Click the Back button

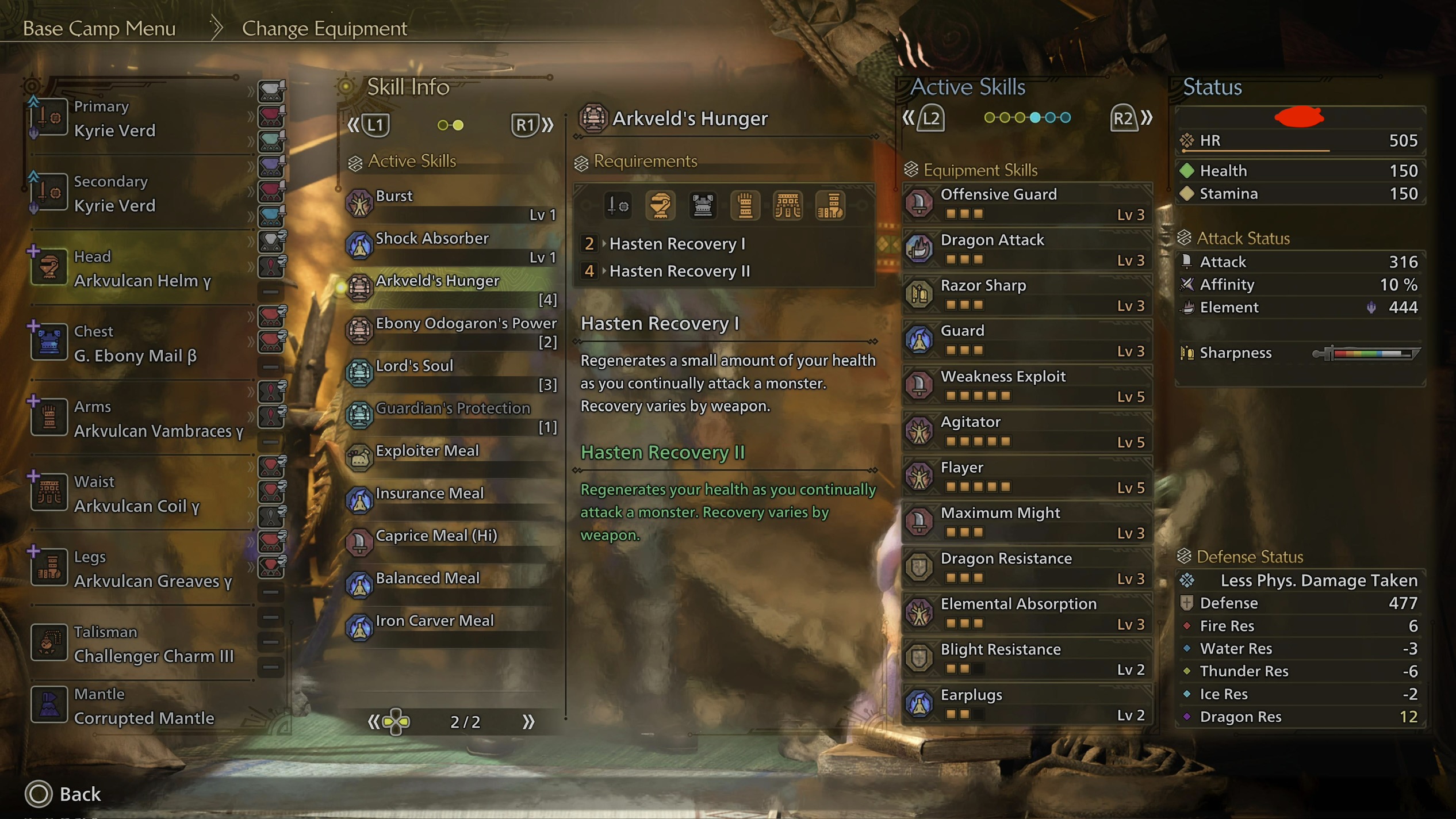coord(63,794)
